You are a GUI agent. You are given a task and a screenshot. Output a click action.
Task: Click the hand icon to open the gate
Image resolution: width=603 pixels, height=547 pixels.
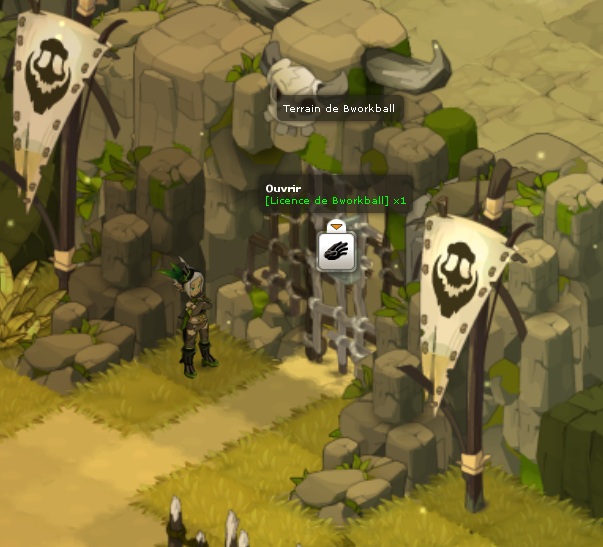(x=337, y=250)
